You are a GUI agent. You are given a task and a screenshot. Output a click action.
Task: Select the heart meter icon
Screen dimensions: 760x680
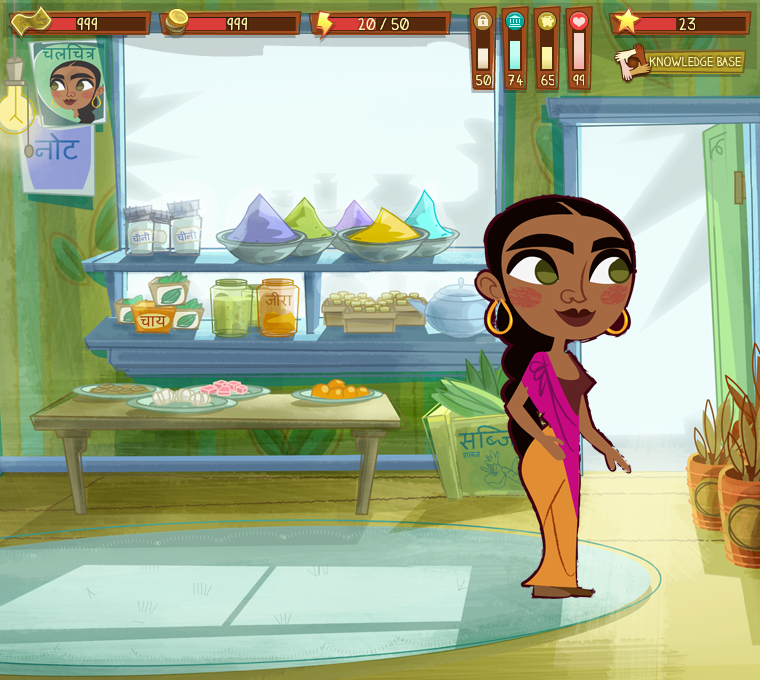(x=579, y=21)
